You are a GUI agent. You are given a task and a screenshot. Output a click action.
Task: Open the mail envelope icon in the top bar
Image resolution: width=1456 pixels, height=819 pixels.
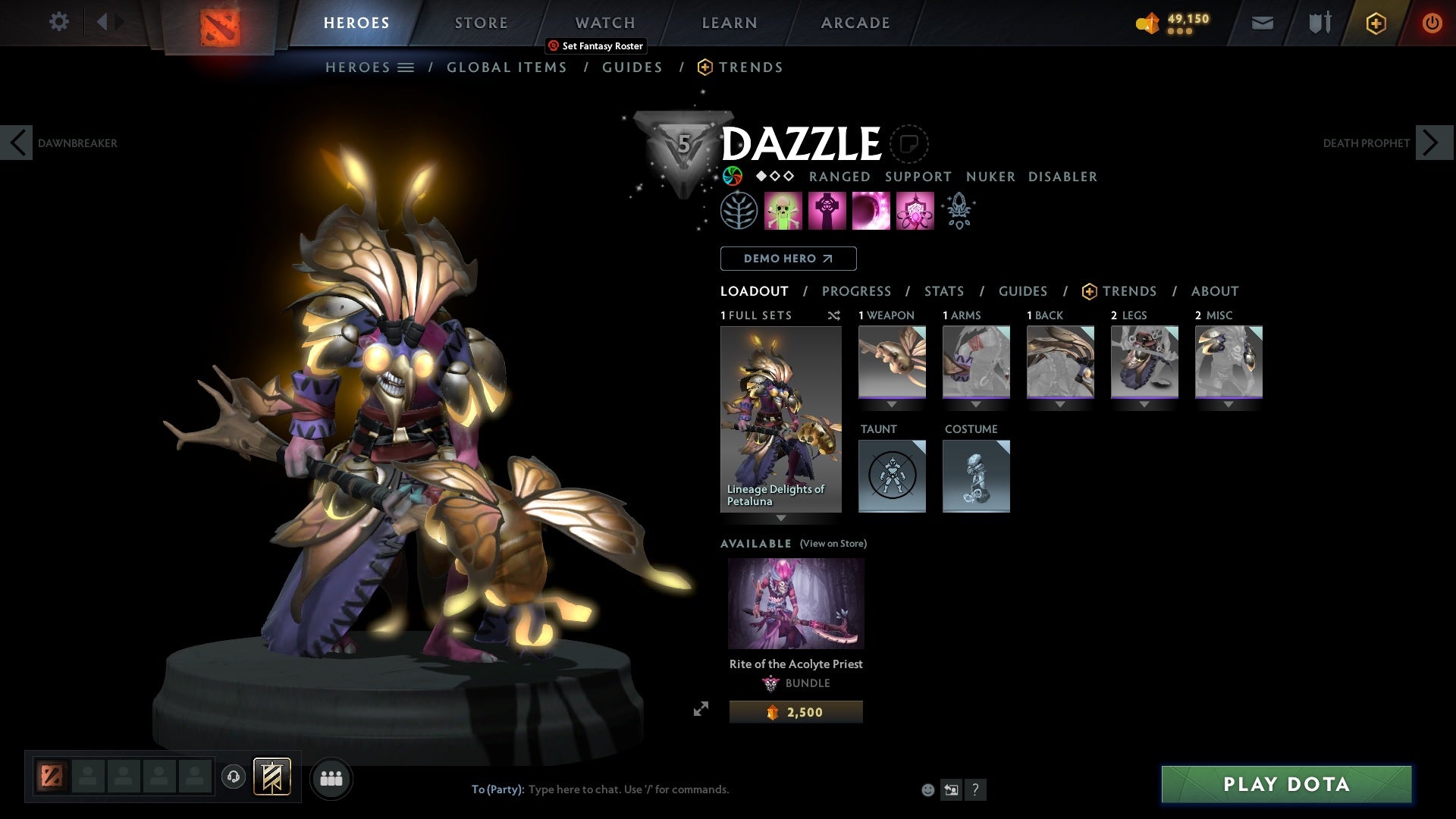click(1261, 23)
